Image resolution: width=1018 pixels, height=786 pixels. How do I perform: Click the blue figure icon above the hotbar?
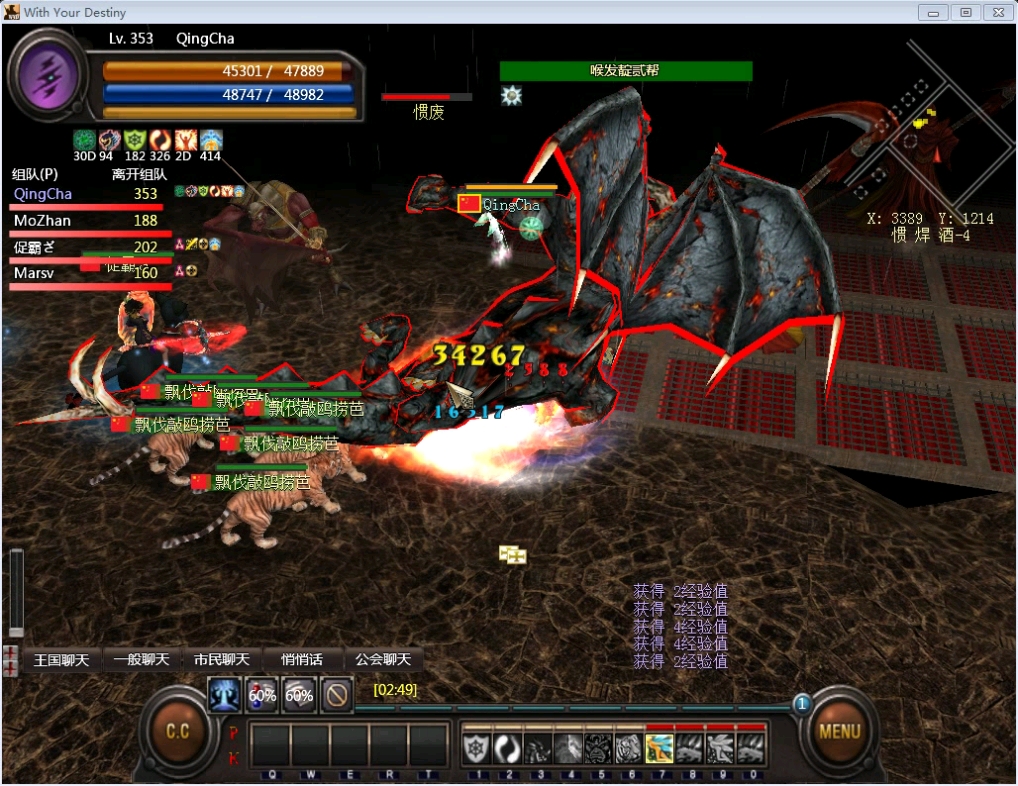223,695
